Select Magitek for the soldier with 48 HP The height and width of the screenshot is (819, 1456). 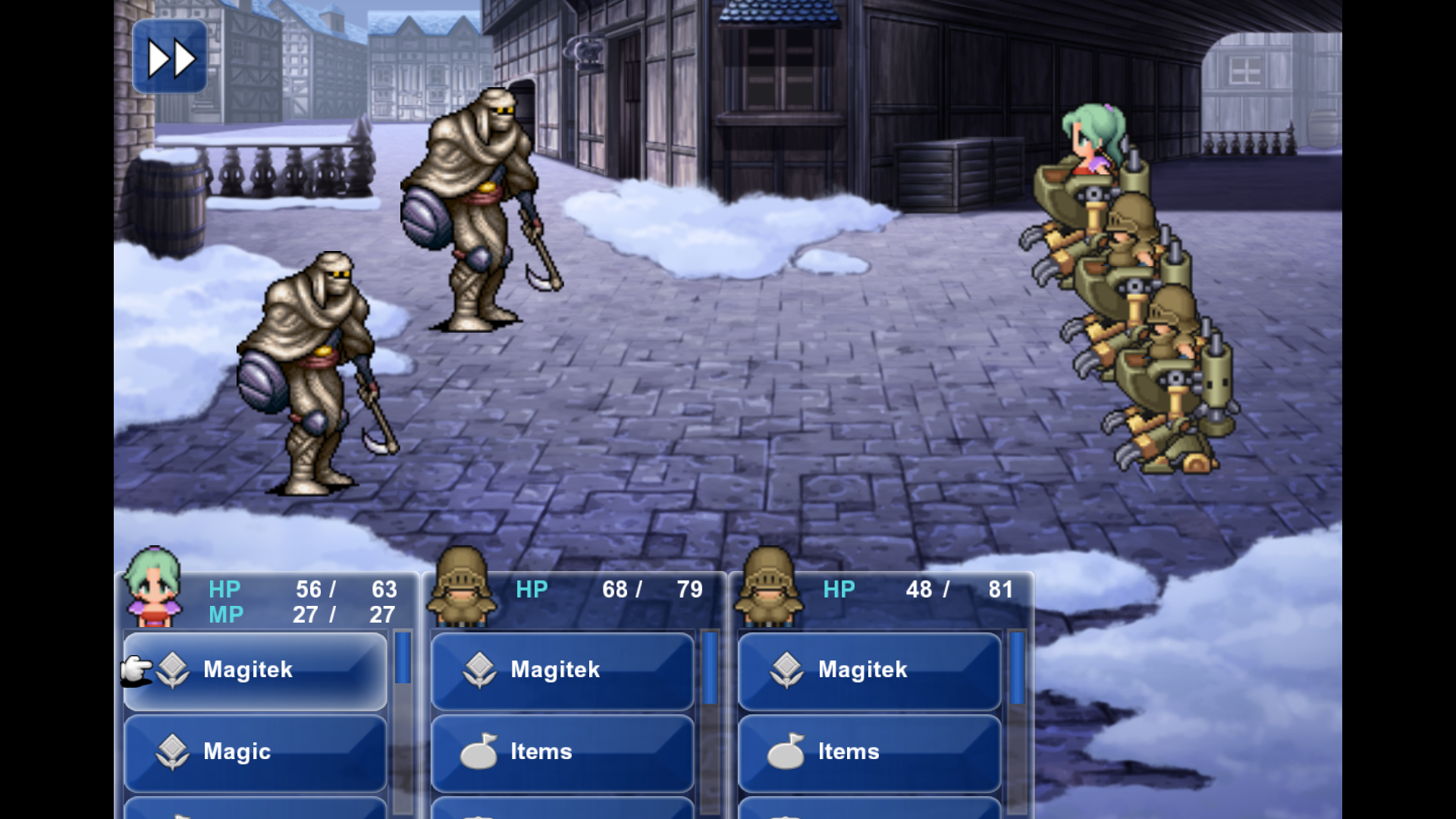[870, 670]
